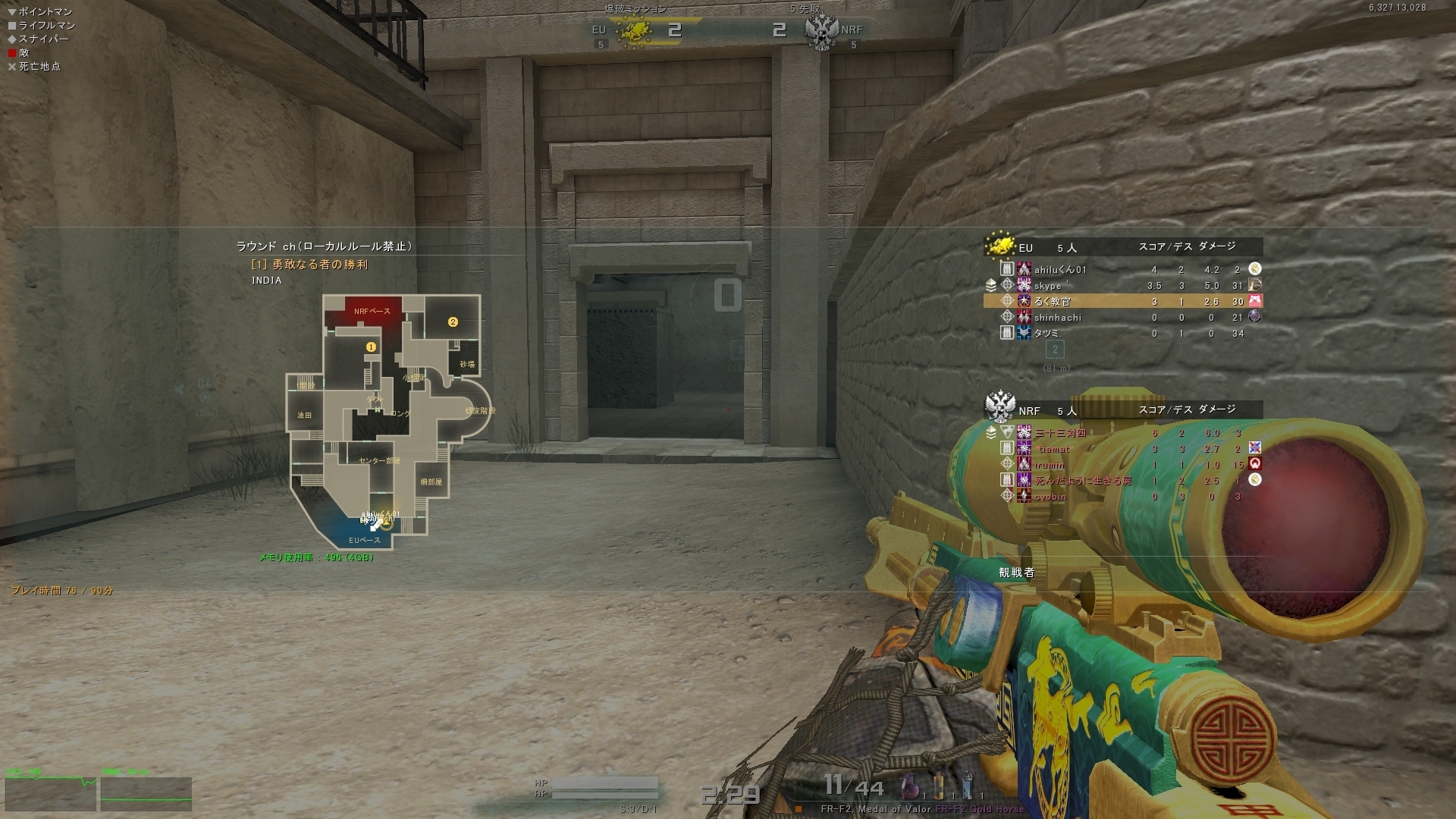Click the NRF eagle emblem in scoreboard header
This screenshot has width=1456, height=819.
click(x=999, y=407)
